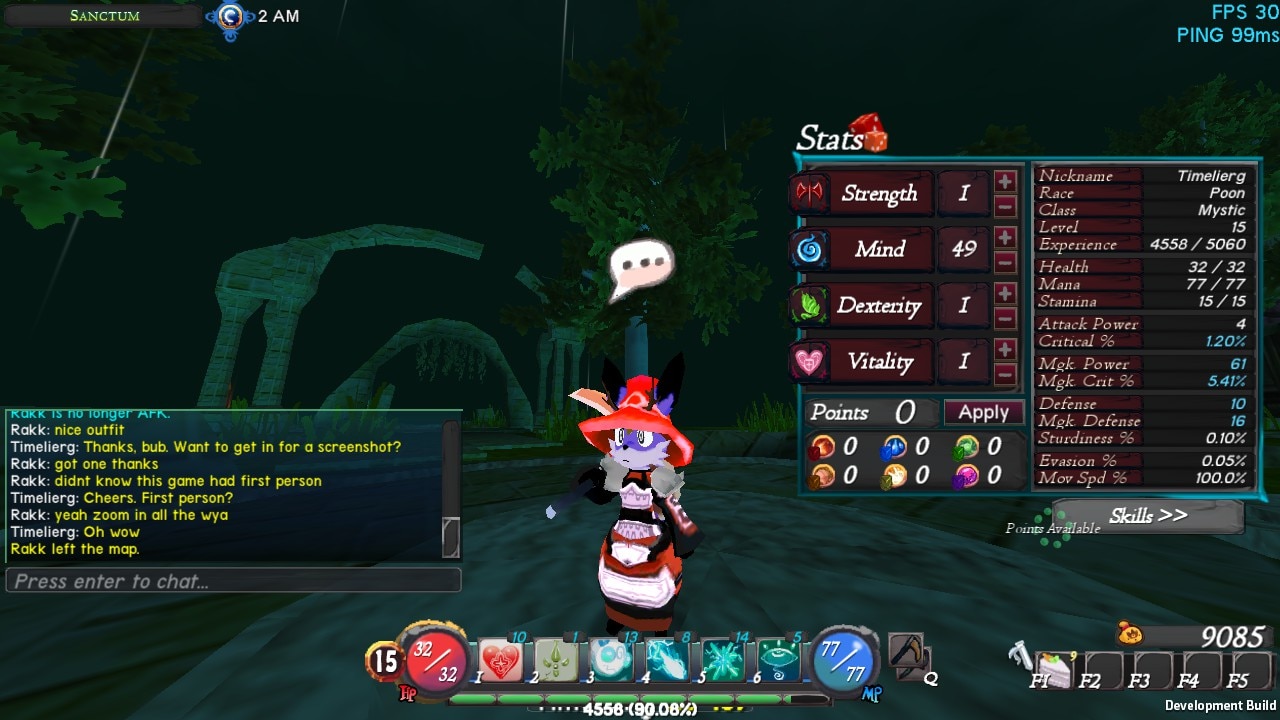The image size is (1280, 720).
Task: Add a point to Mind
Action: (1005, 237)
